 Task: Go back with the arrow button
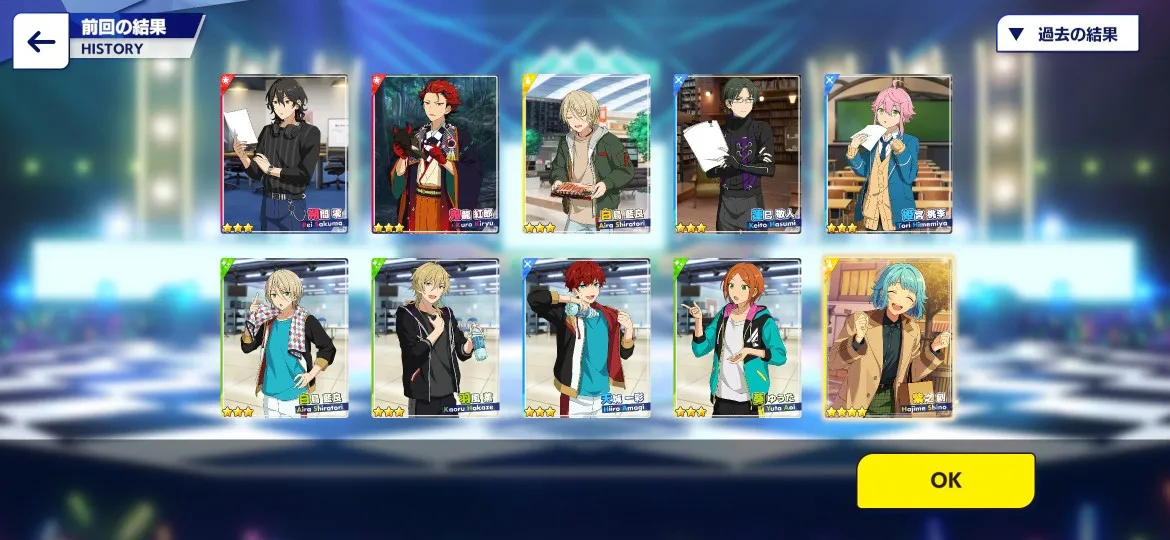[x=41, y=42]
